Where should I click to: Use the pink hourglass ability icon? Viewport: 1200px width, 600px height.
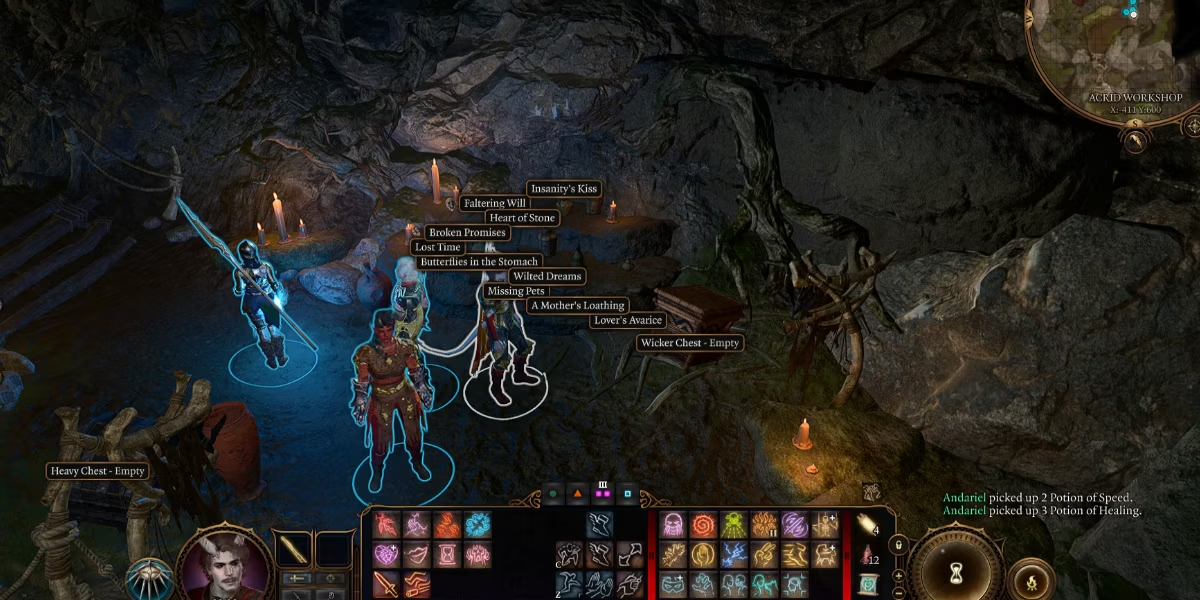pyautogui.click(x=445, y=554)
